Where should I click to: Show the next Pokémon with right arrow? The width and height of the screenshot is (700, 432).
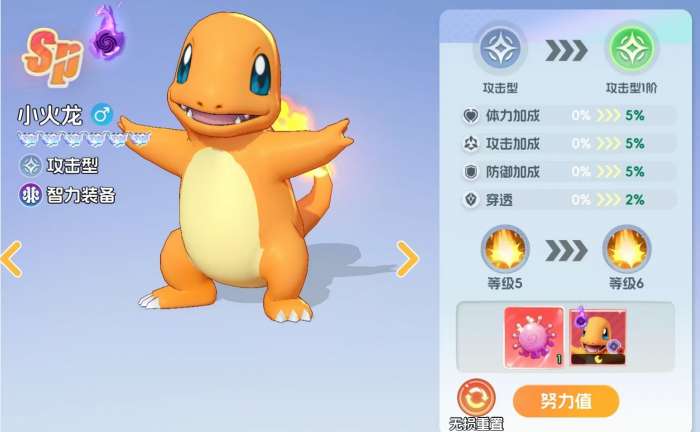[x=407, y=259]
